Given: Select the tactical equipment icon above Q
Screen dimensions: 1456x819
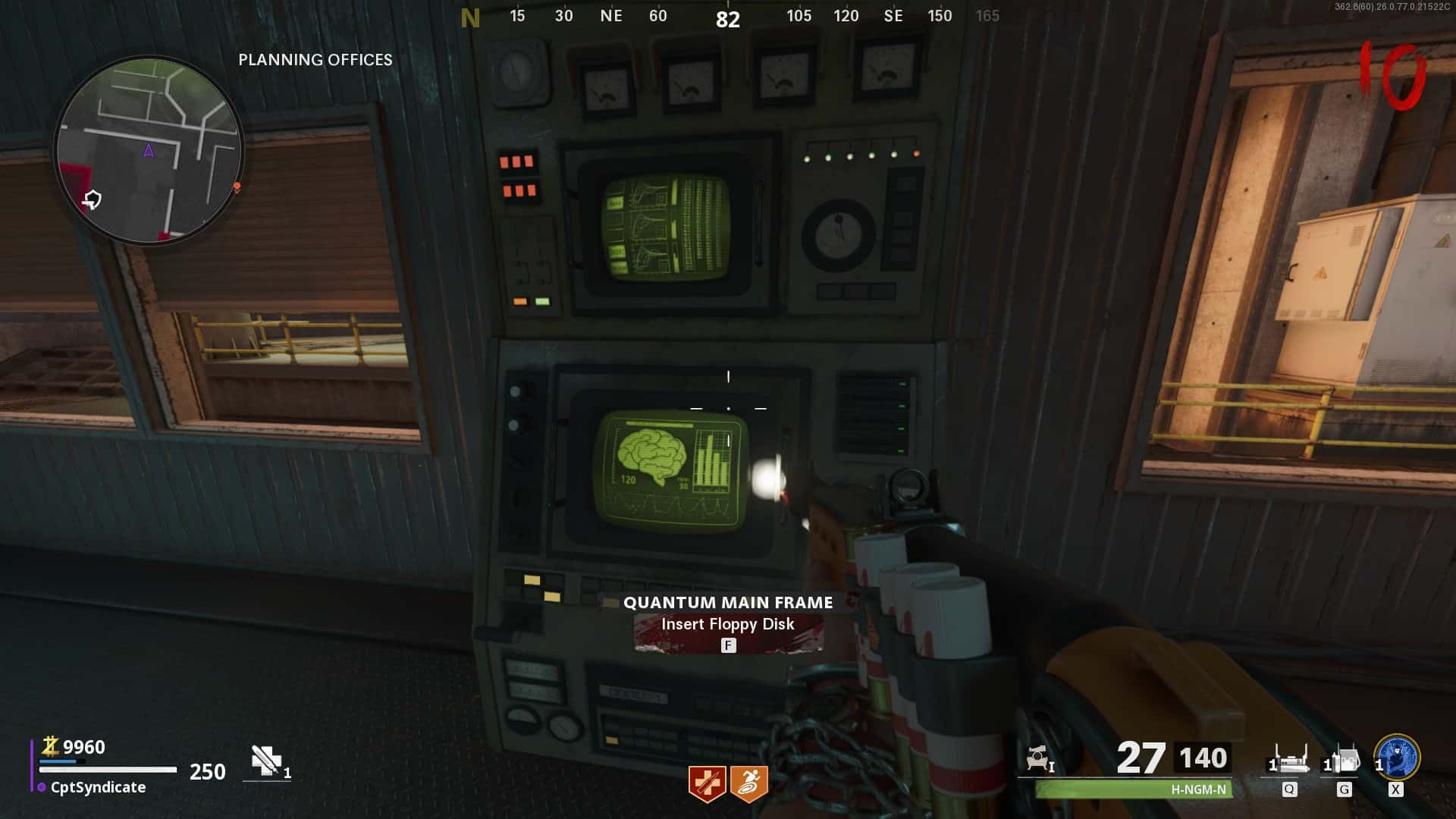Looking at the screenshot, I should [1289, 759].
